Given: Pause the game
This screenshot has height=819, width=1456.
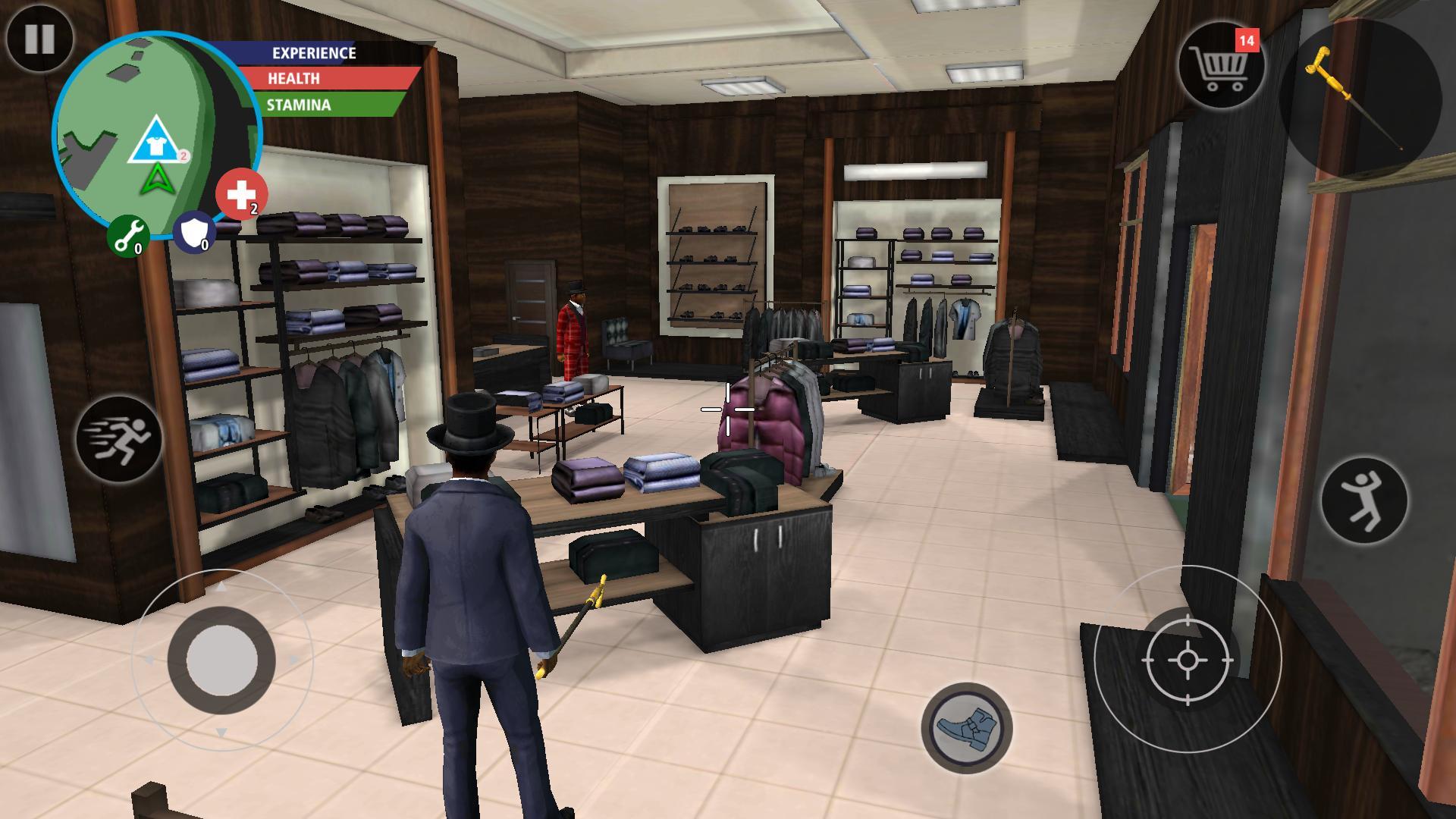Looking at the screenshot, I should [39, 38].
